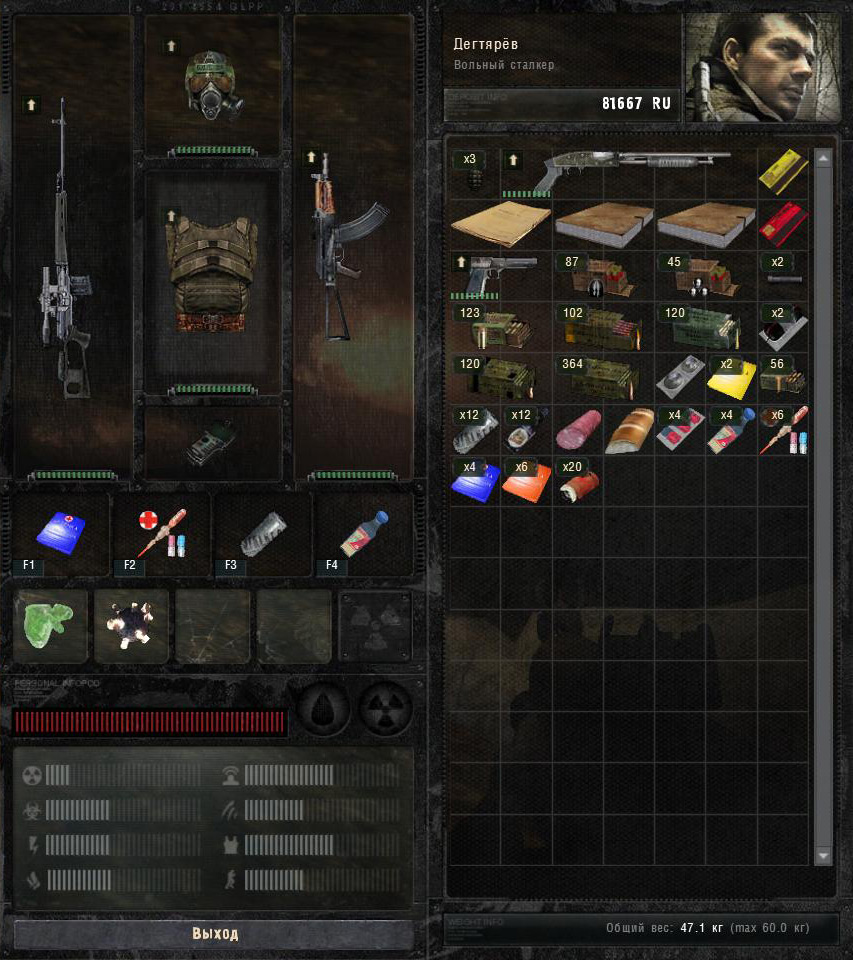
Task: Select the green artifact in the belt
Action: point(49,626)
